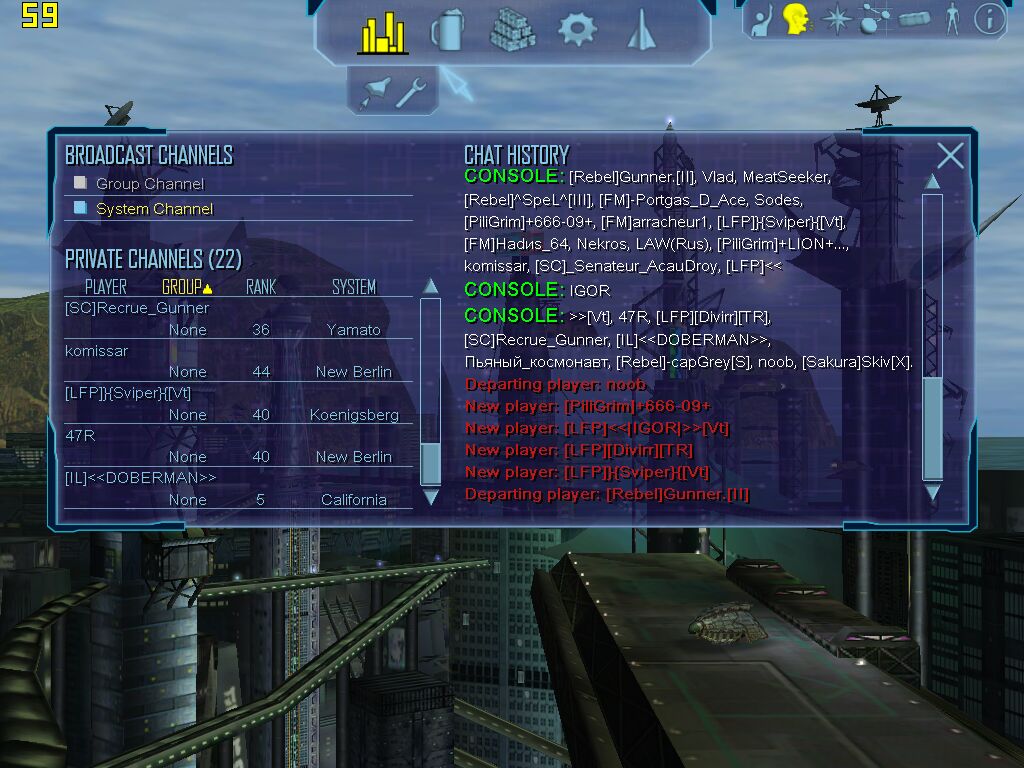
Task: Select the [LFP]{Sviper}{[Vt] player row
Action: (127, 393)
